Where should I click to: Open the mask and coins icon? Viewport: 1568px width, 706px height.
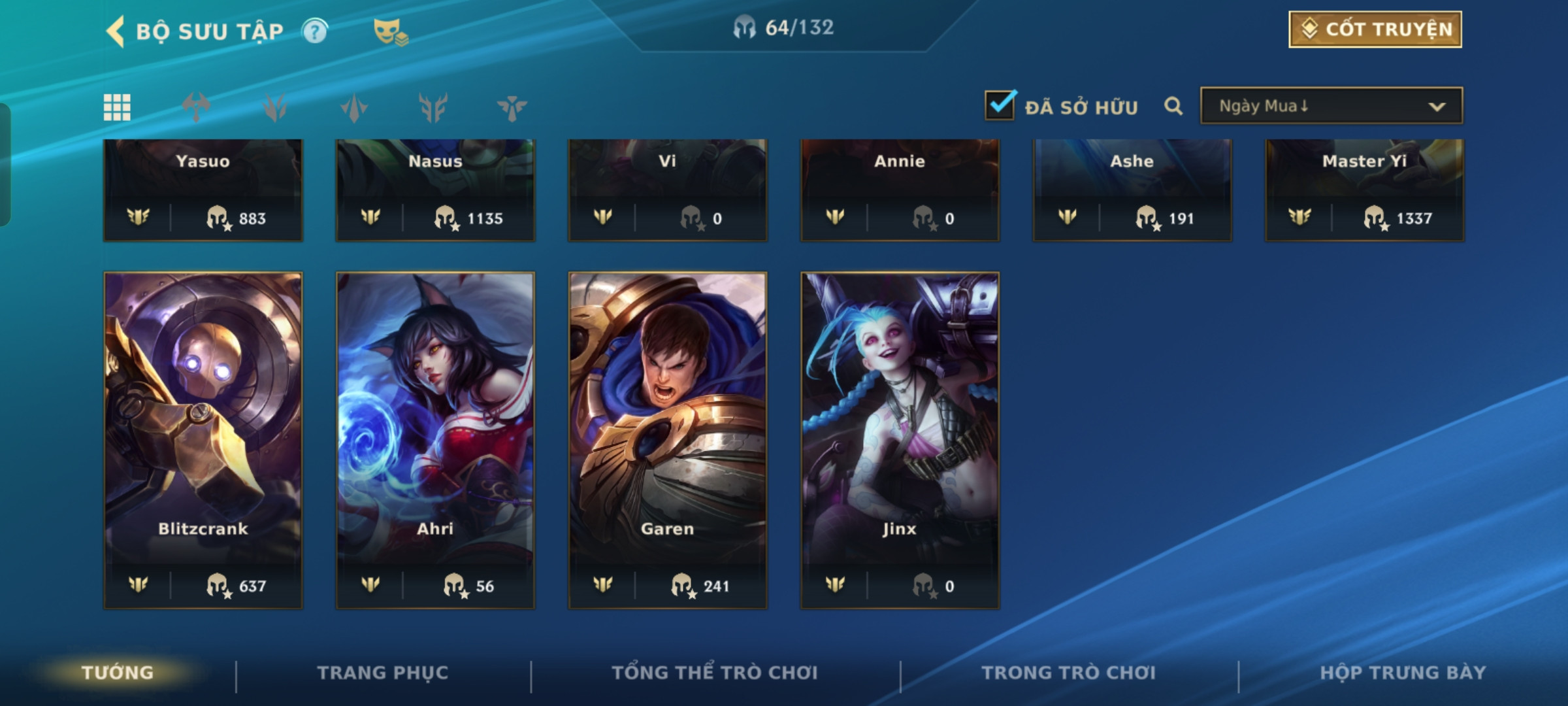[x=390, y=31]
